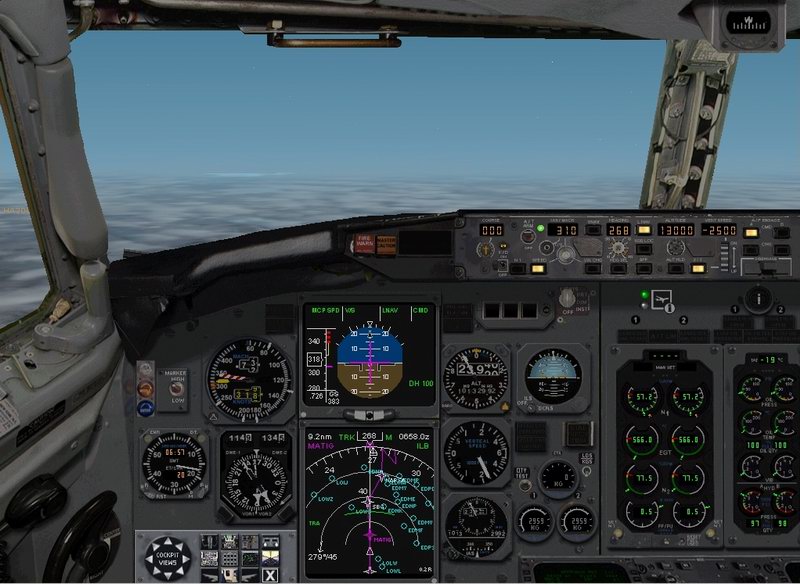Engage autopilot CMD A button
This screenshot has height=584, width=800.
click(x=751, y=233)
